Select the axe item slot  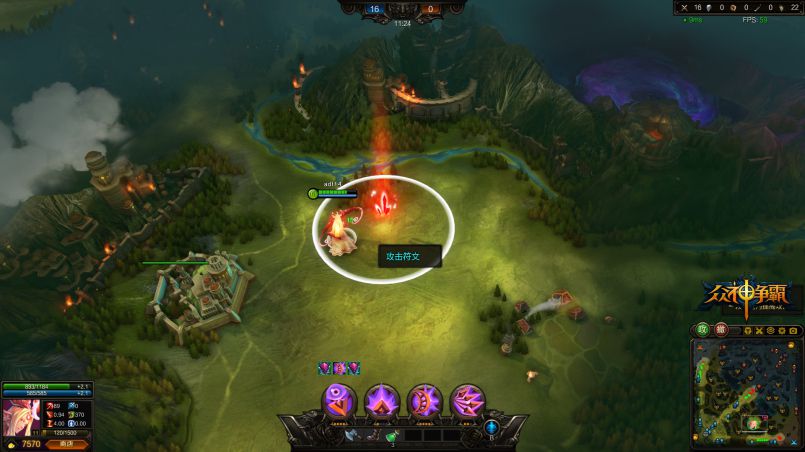pyautogui.click(x=353, y=435)
